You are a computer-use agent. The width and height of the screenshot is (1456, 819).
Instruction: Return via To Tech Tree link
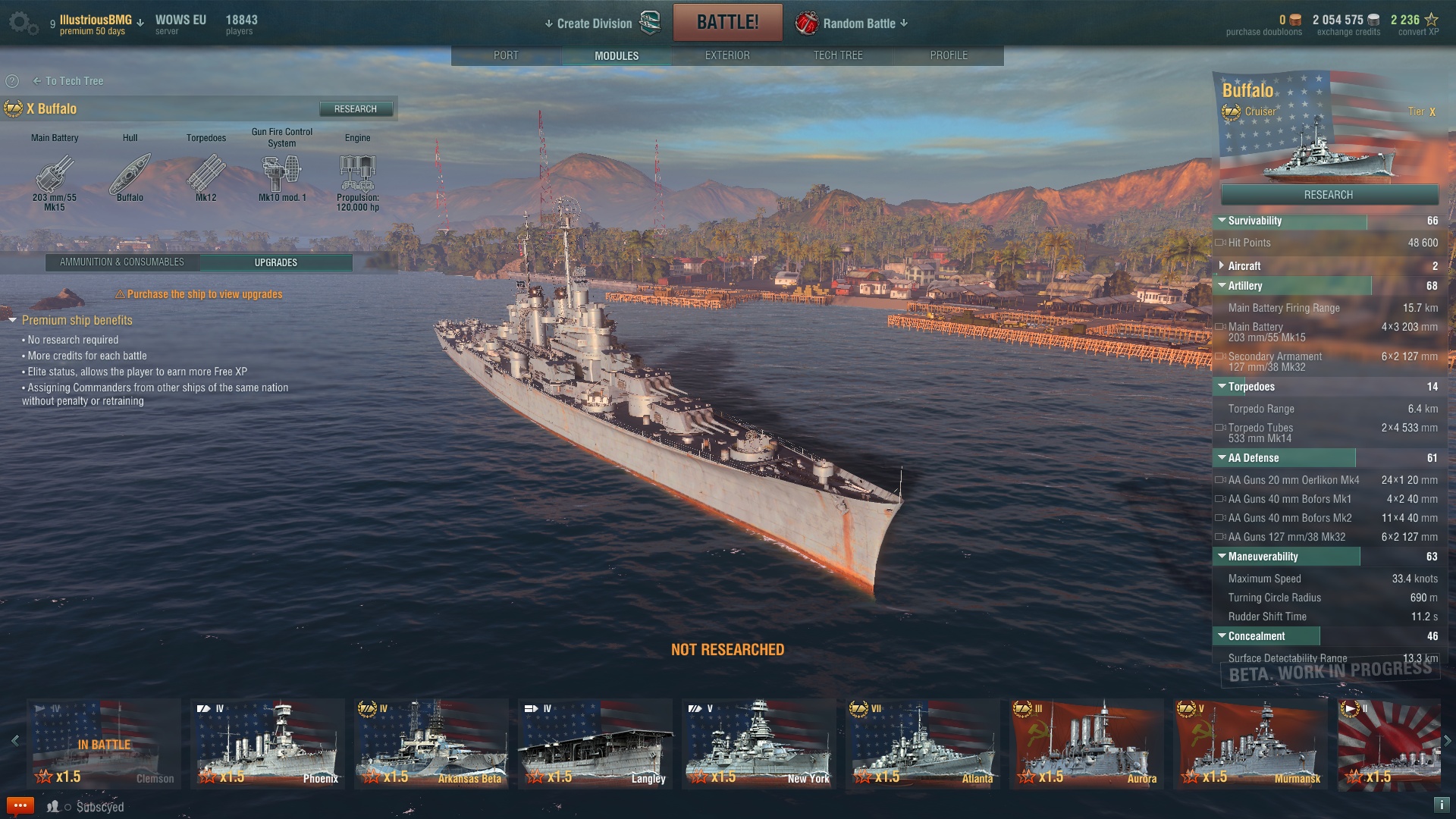(x=68, y=81)
